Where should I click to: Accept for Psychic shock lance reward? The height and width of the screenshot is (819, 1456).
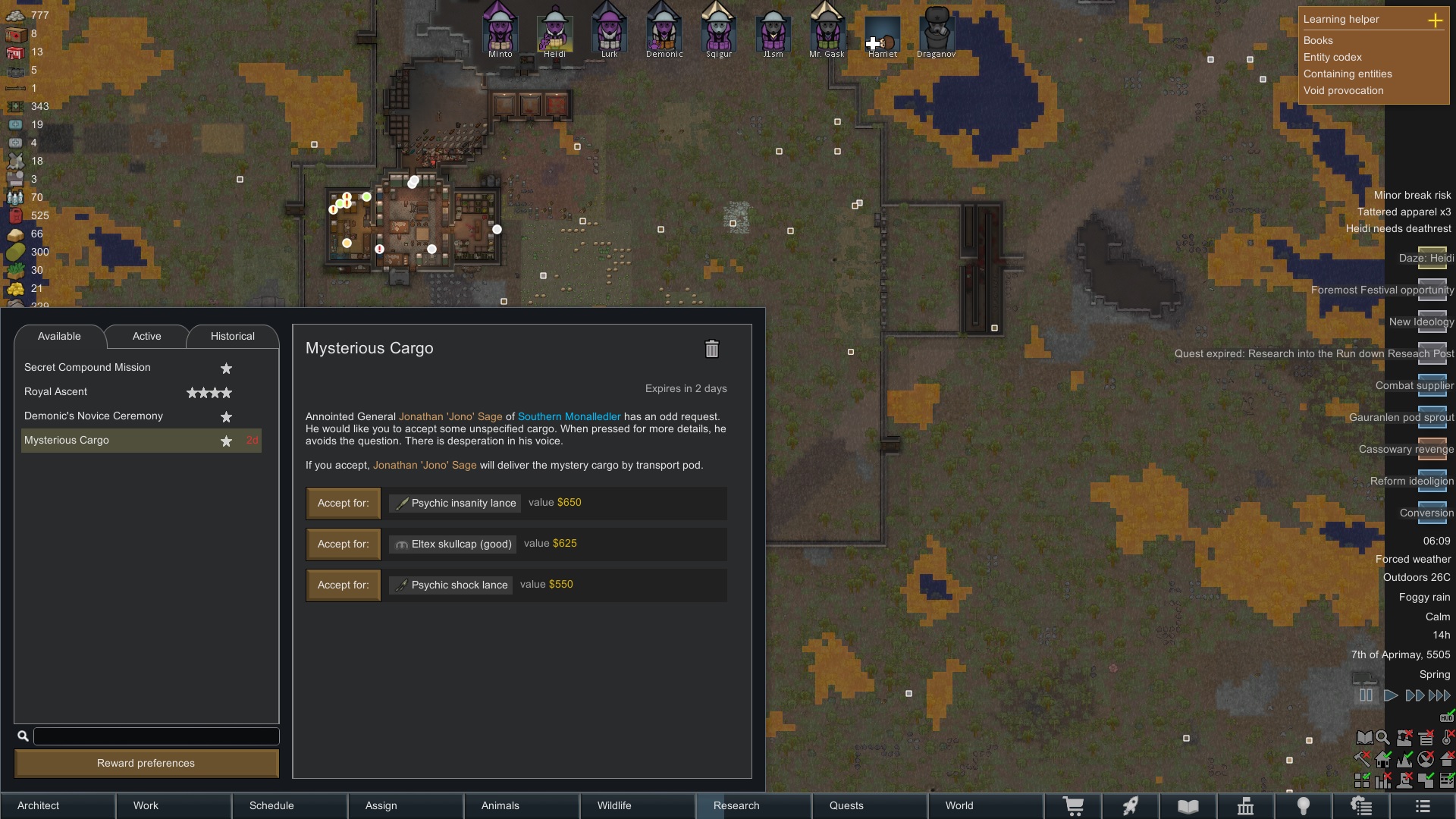coord(344,585)
